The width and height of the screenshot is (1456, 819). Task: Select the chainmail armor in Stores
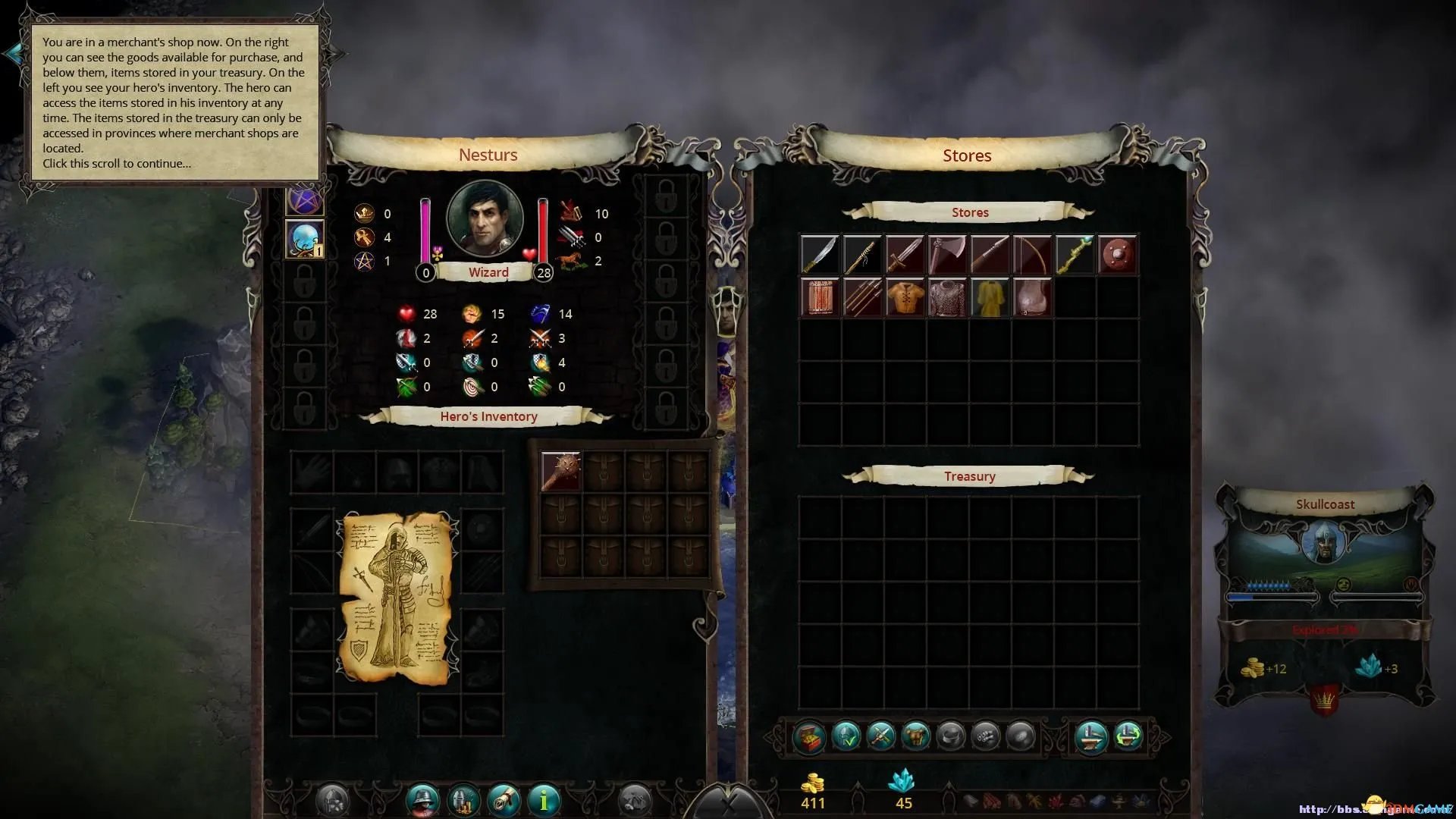(x=947, y=297)
